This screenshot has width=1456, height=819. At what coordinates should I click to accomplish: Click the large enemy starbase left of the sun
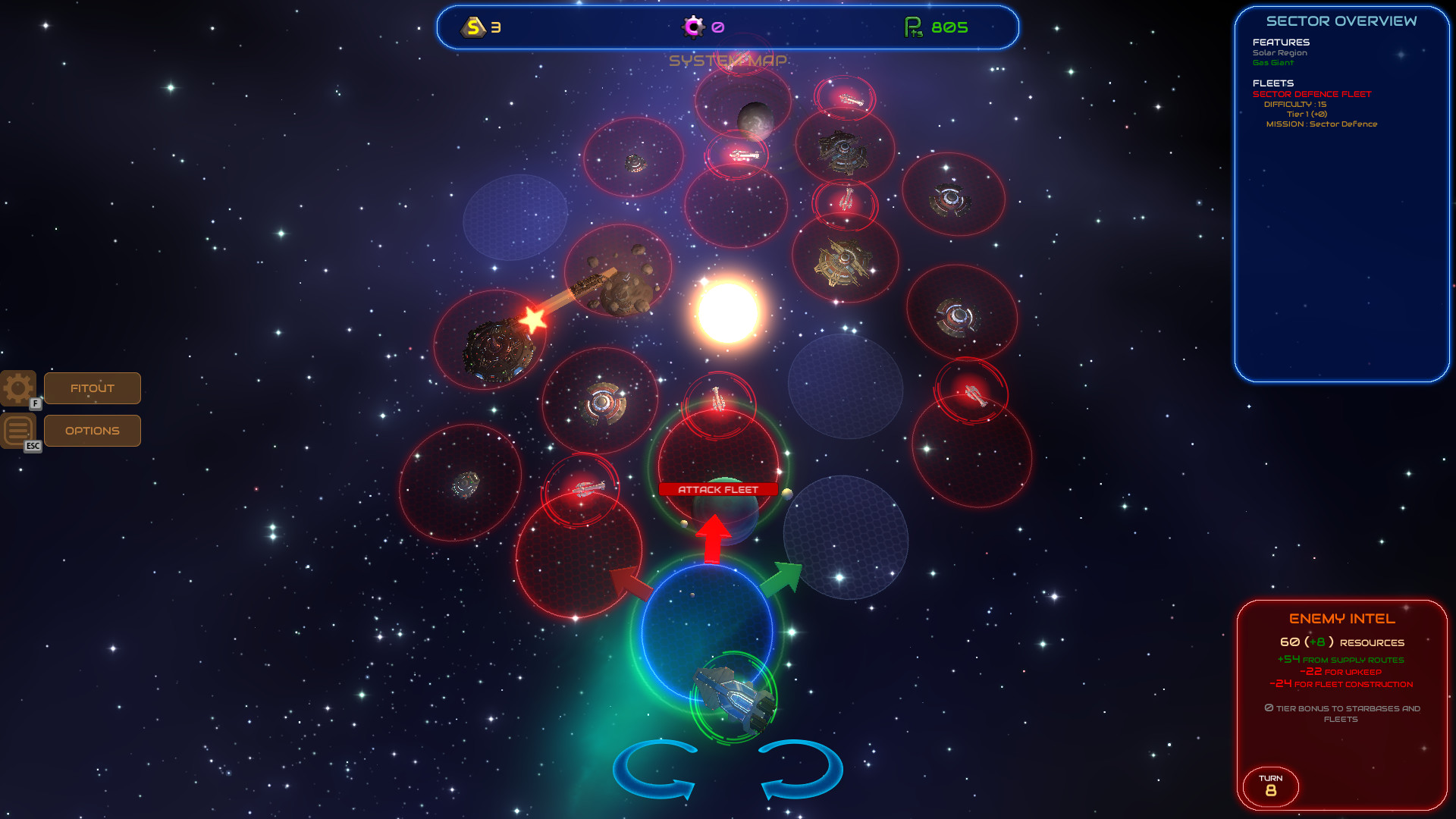[499, 349]
